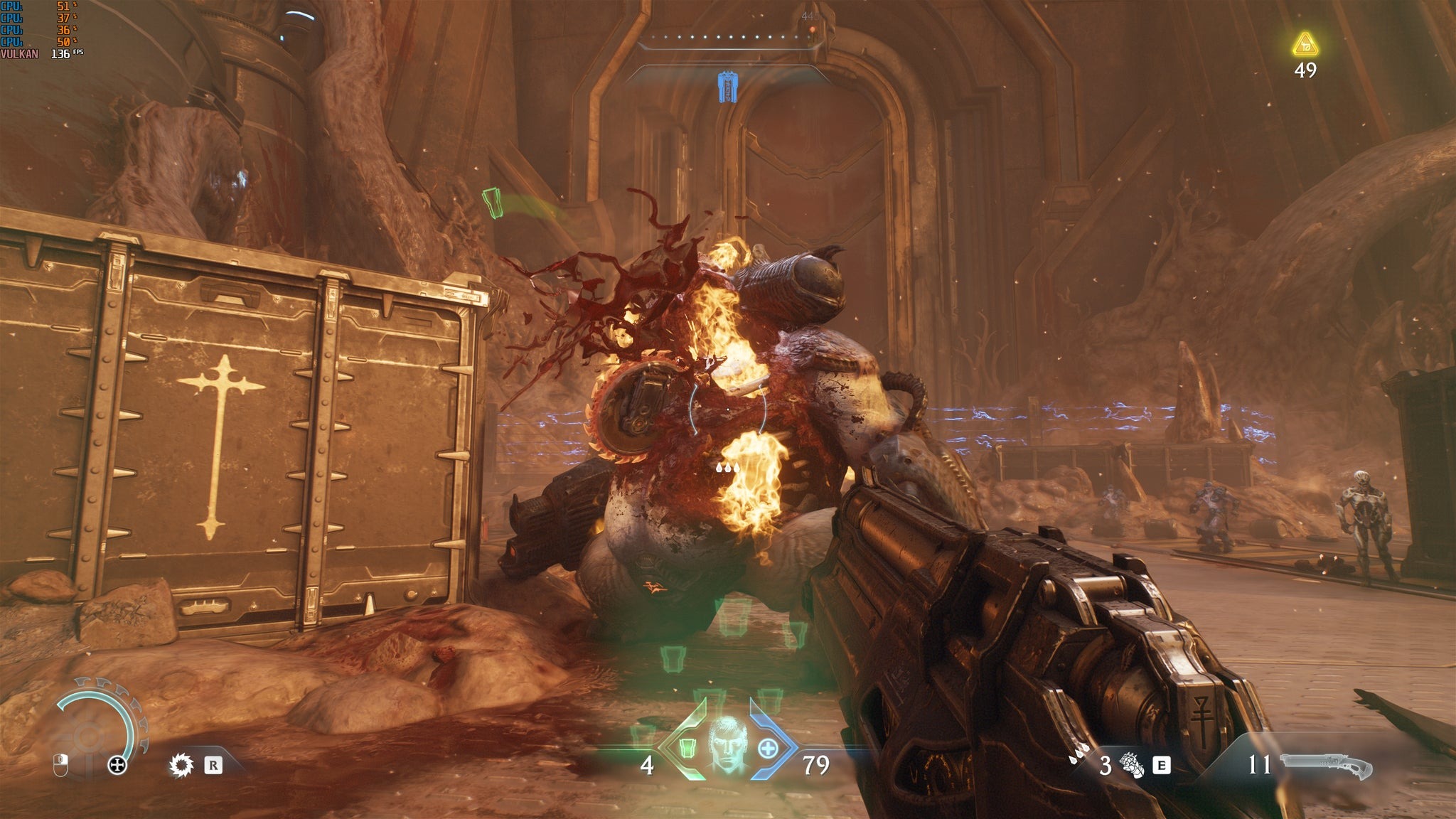Click the yellow gold currency icon
The width and height of the screenshot is (1456, 819).
(1305, 45)
